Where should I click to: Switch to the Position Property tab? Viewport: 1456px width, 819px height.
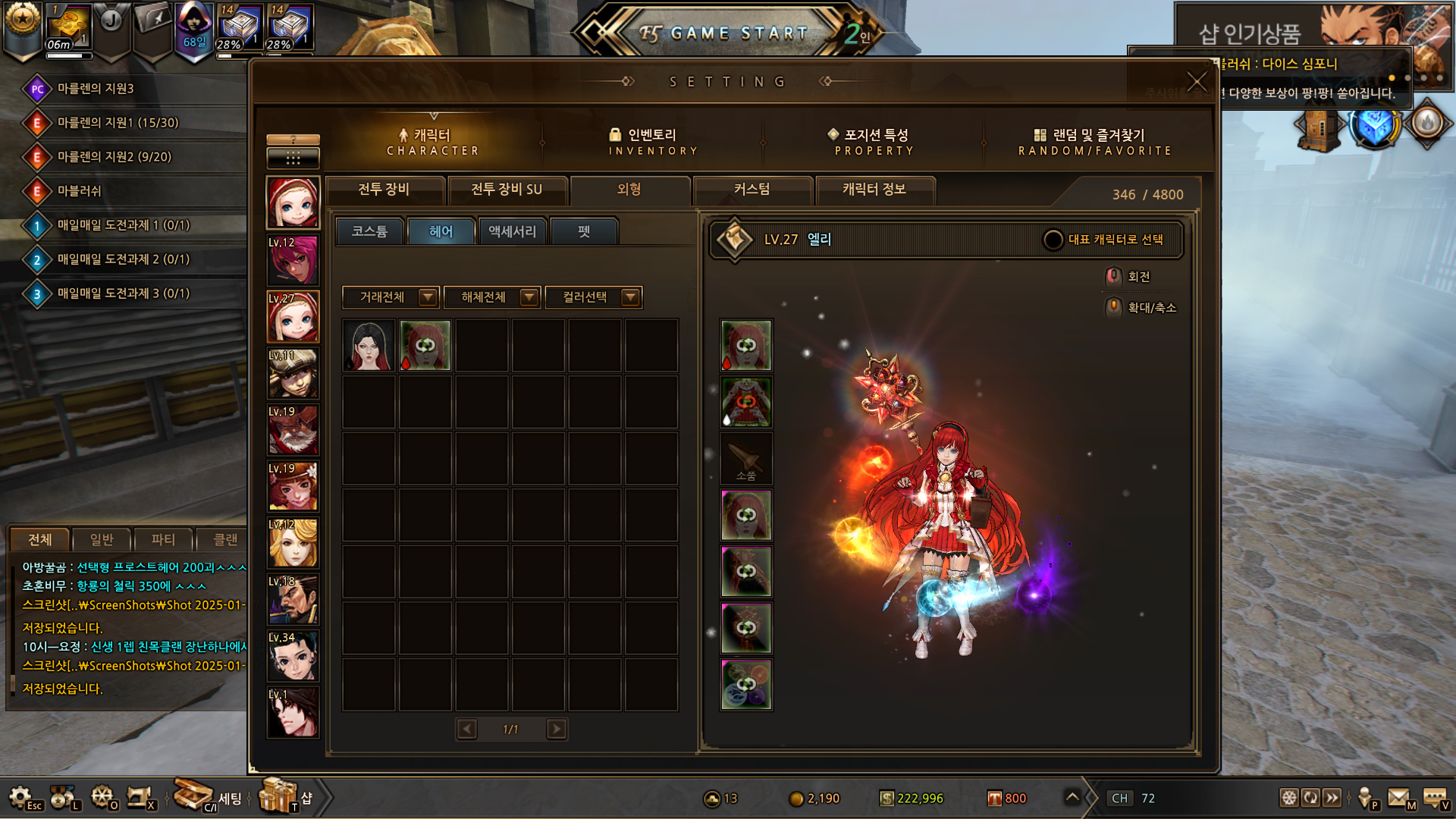click(x=874, y=141)
